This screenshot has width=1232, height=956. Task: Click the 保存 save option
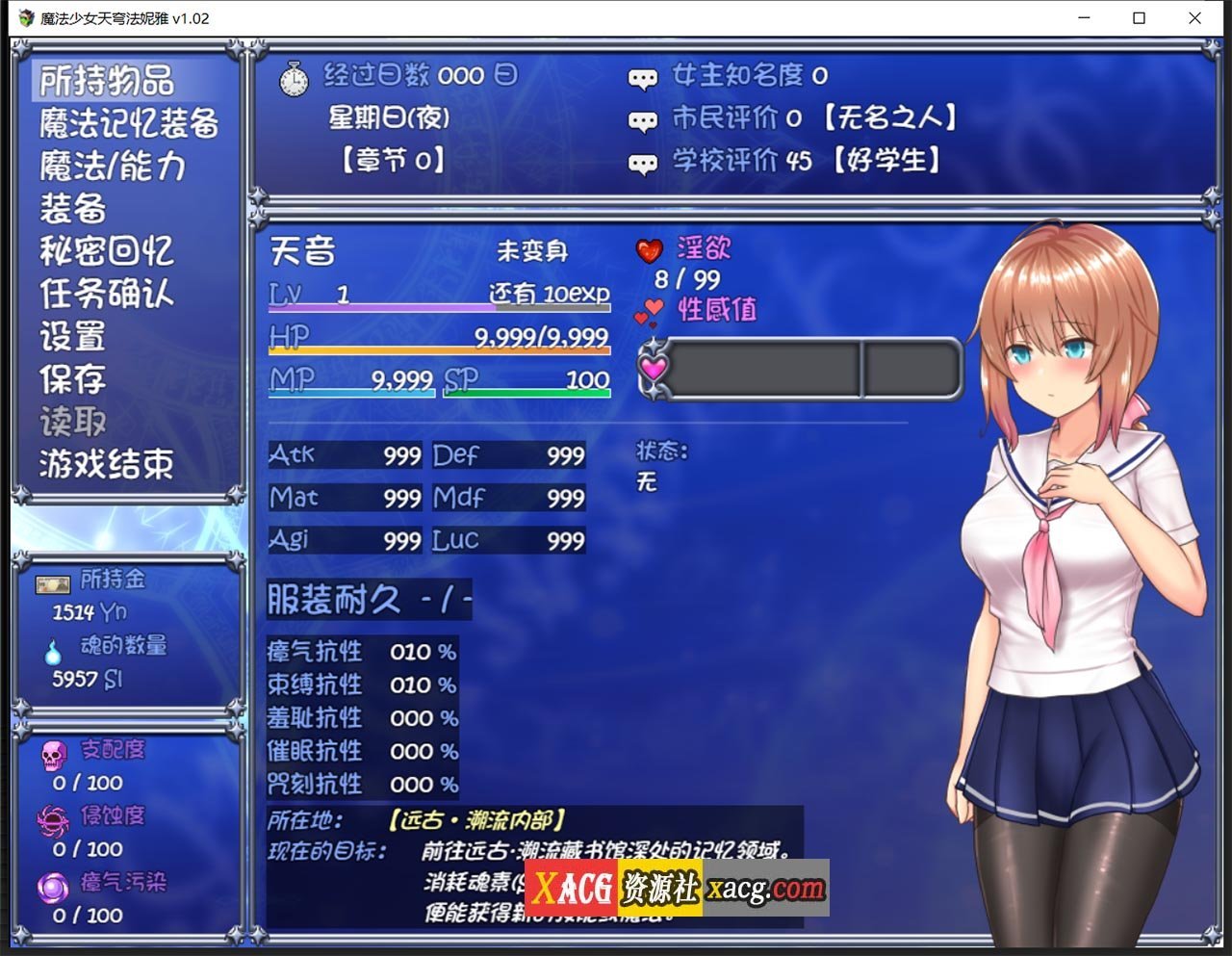pos(72,379)
